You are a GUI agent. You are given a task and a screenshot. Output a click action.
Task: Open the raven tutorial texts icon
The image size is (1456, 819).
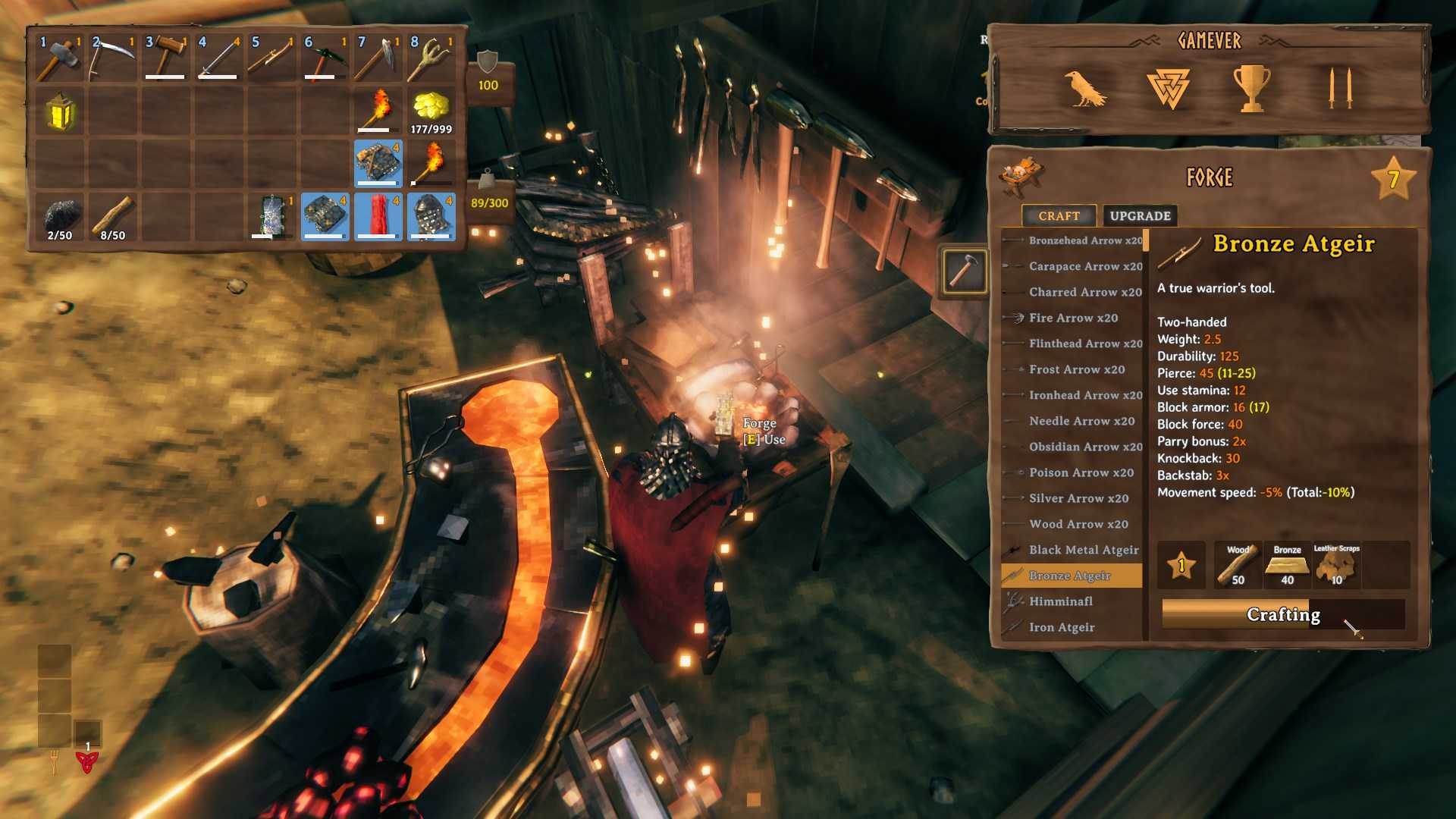1084,88
